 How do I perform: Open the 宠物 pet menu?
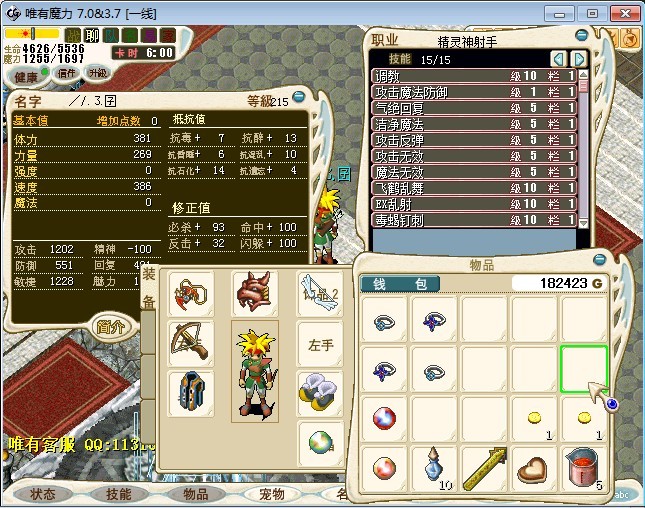(271, 494)
